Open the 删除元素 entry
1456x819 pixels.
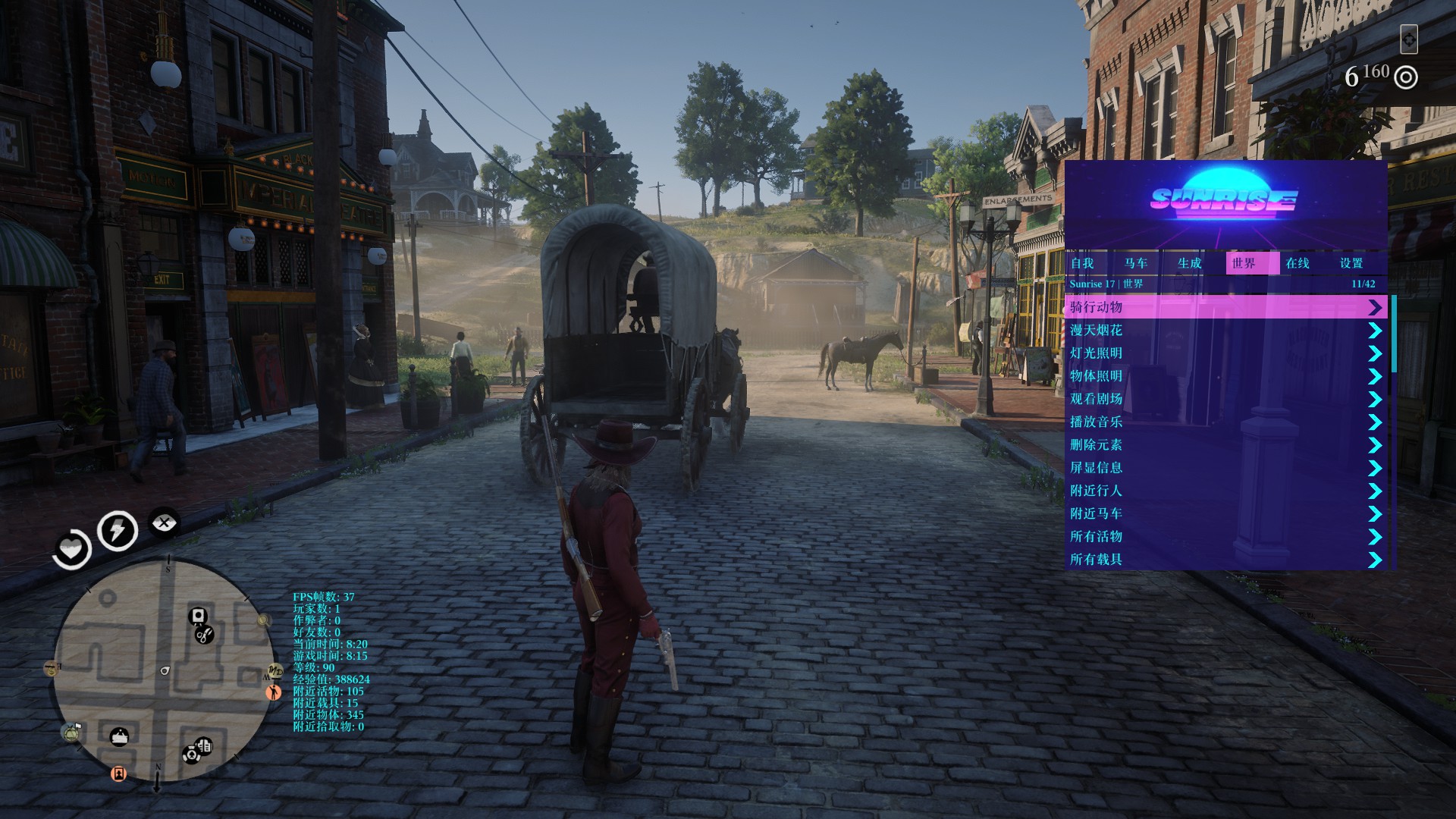click(x=1225, y=444)
